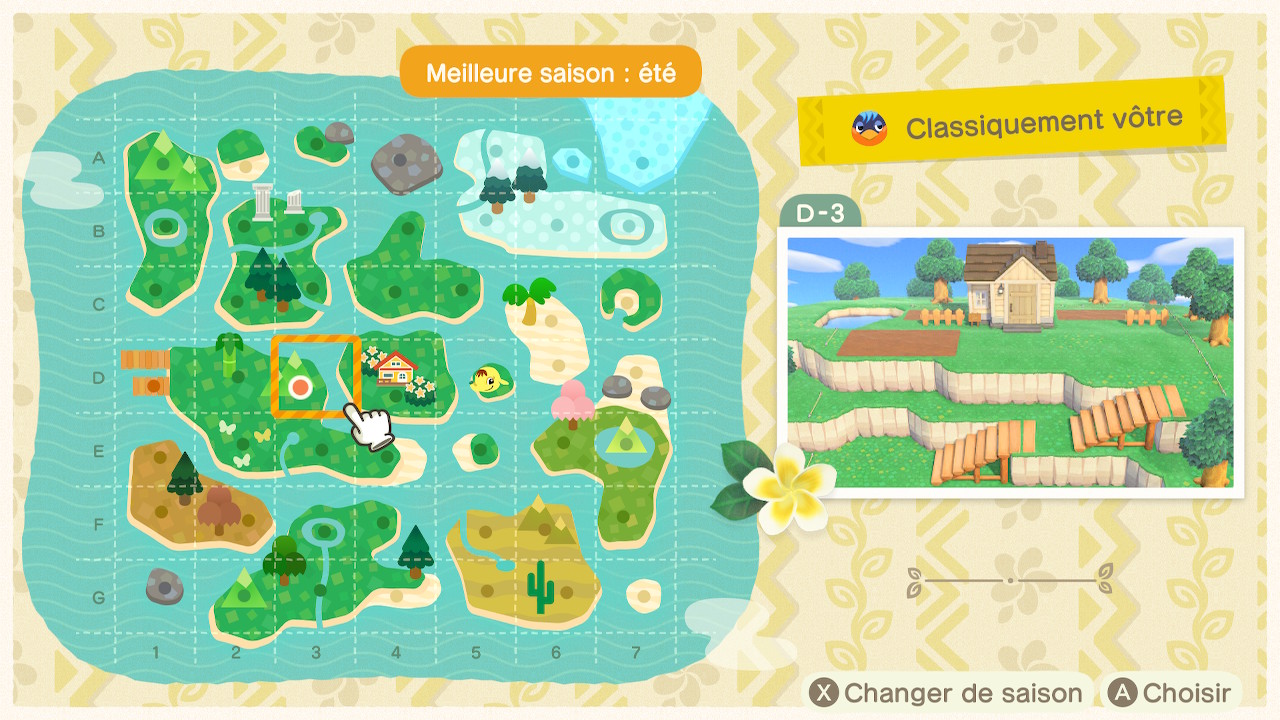Select the bamboo stalks on the map
Image resolution: width=1280 pixels, height=720 pixels.
pos(231,355)
